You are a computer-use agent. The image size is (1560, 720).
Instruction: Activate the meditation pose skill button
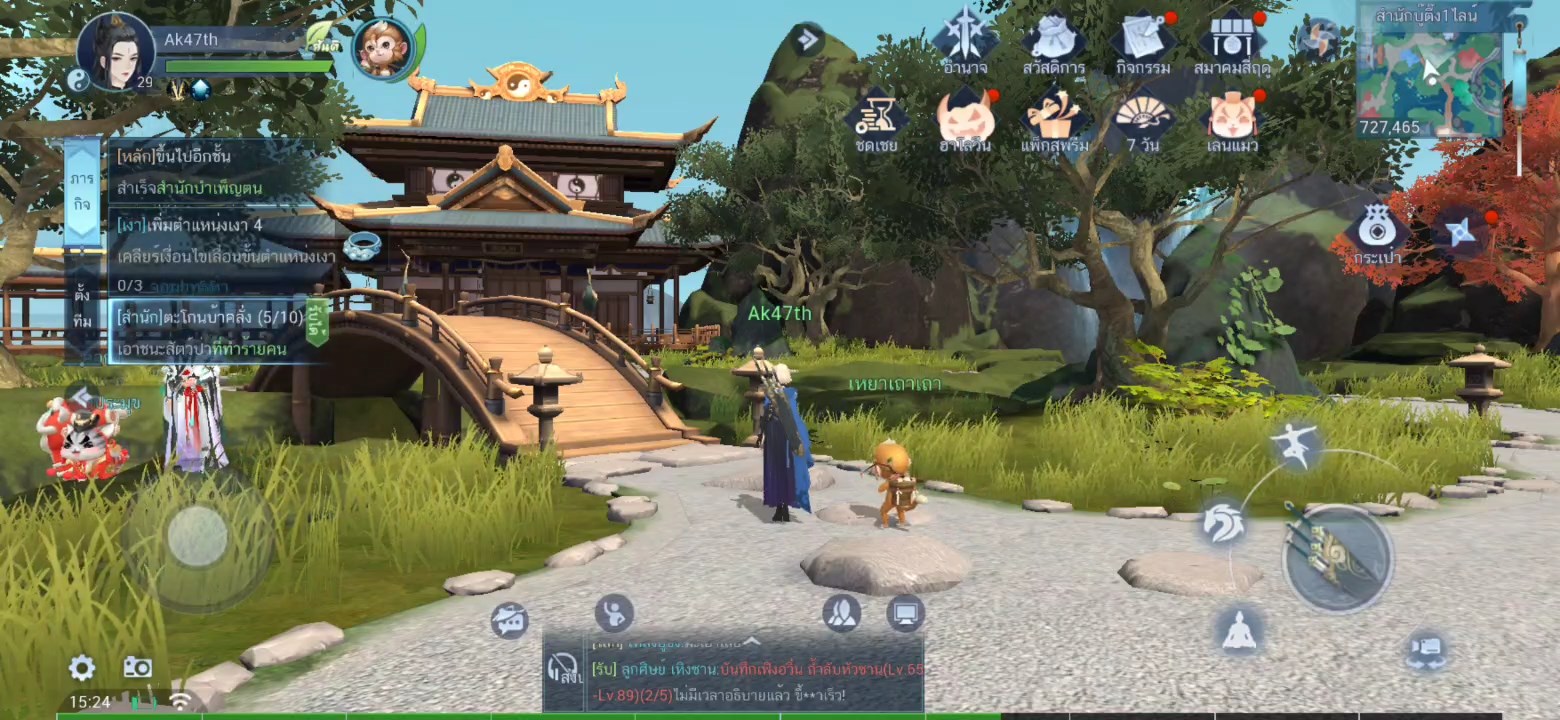pyautogui.click(x=1239, y=631)
